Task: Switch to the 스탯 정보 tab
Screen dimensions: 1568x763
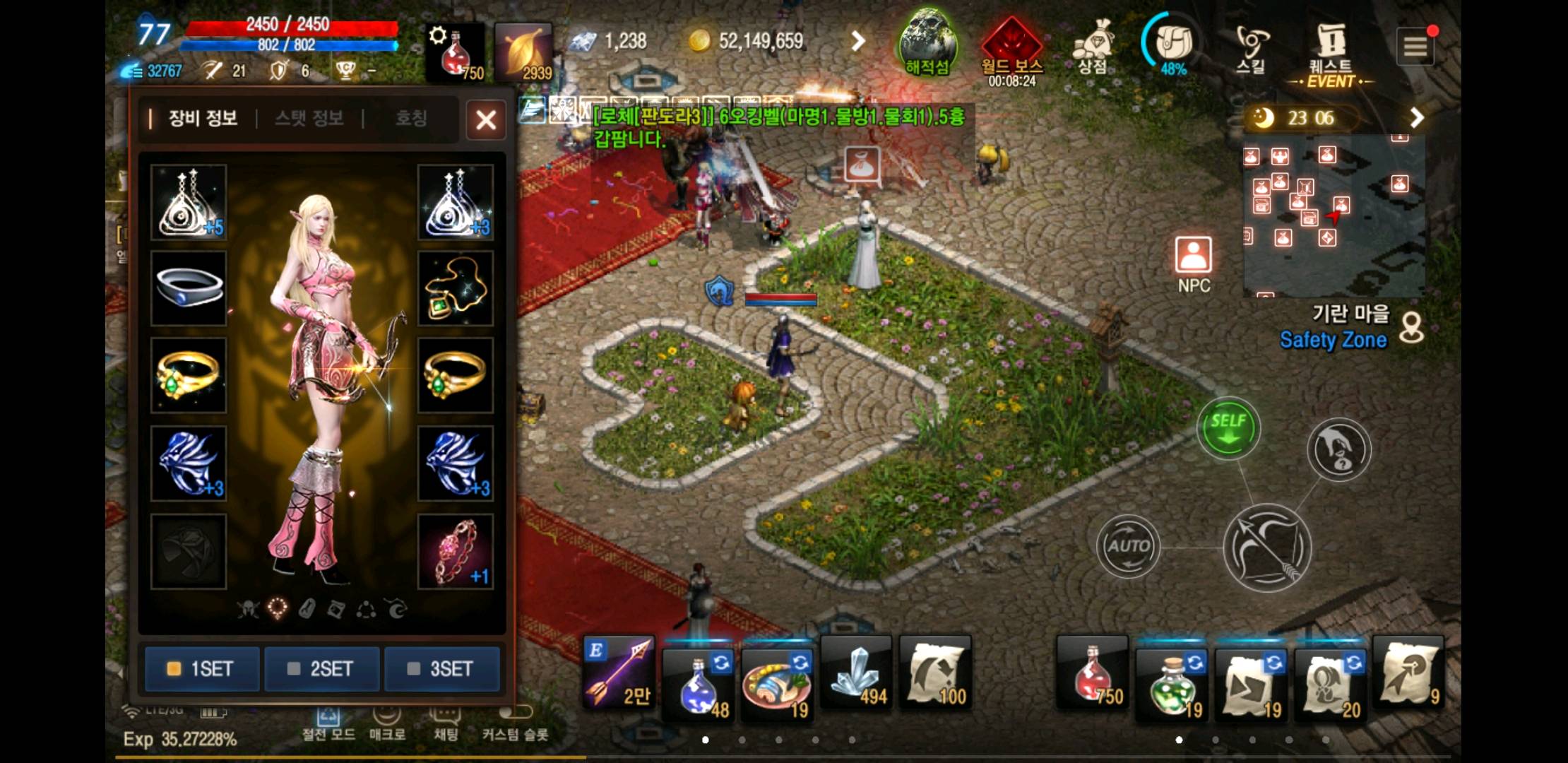Action: tap(309, 118)
